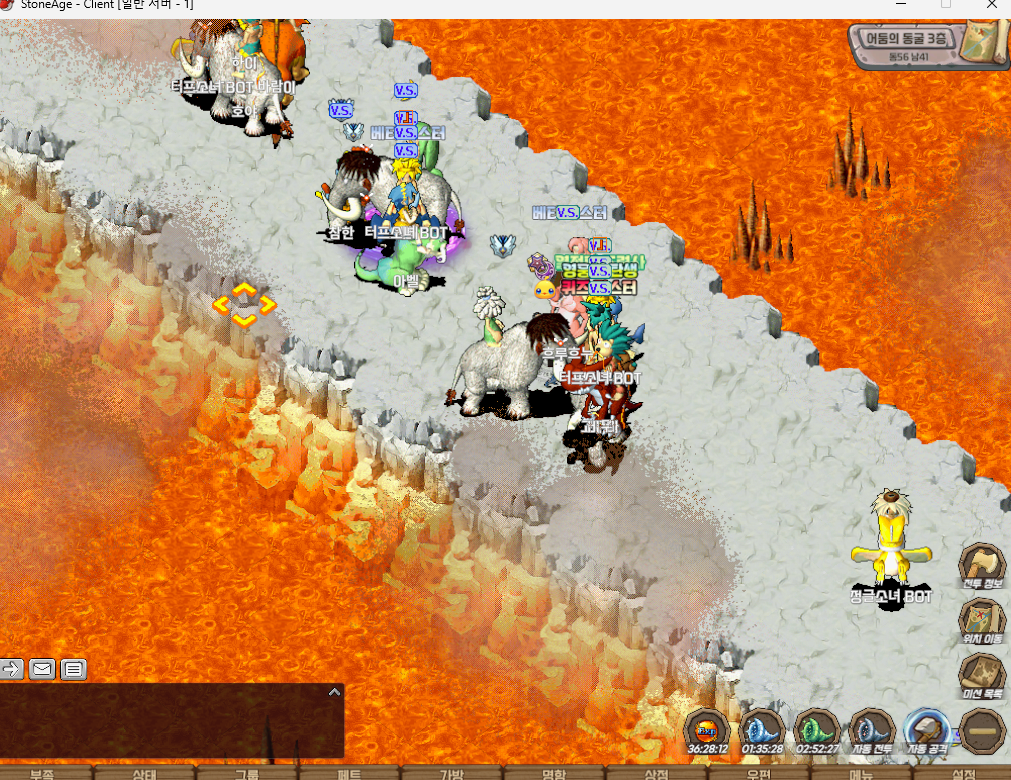Open the 메뉴 menu button

[x=861, y=773]
